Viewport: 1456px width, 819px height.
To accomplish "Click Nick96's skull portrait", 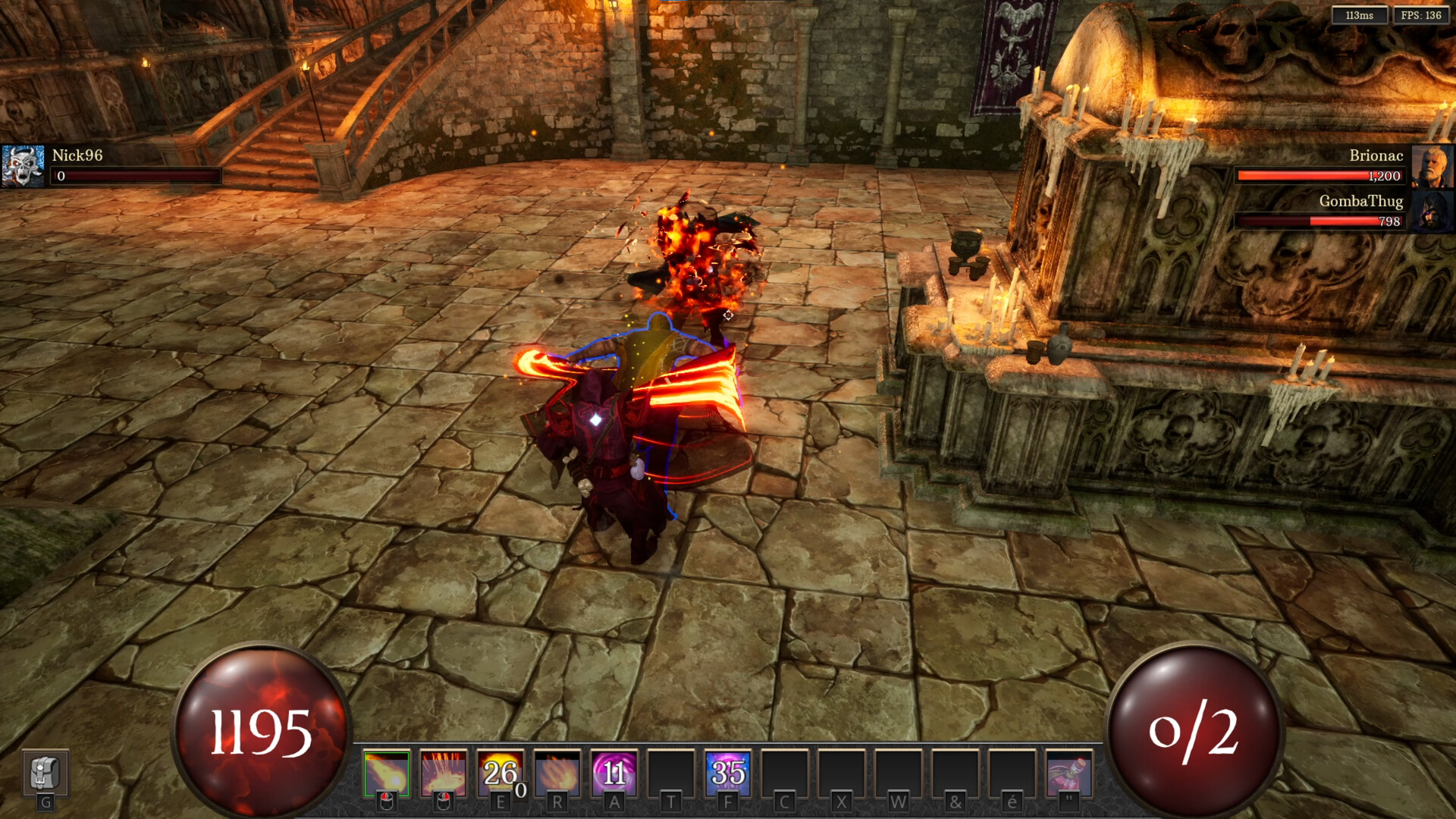I will [x=24, y=165].
